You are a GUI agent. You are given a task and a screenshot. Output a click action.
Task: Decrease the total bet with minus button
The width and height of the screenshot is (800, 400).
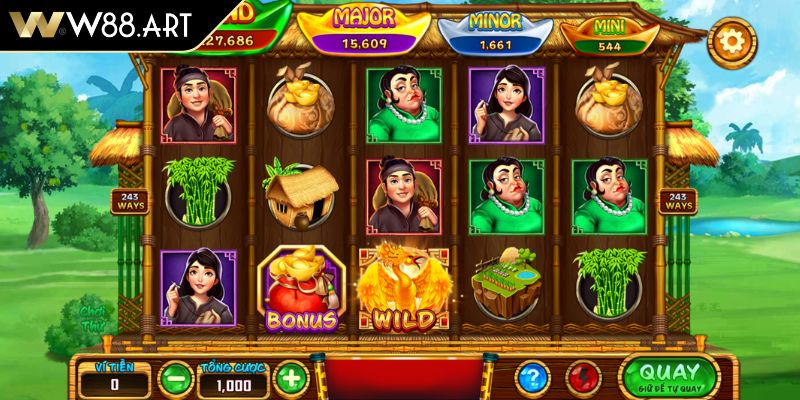(x=175, y=378)
